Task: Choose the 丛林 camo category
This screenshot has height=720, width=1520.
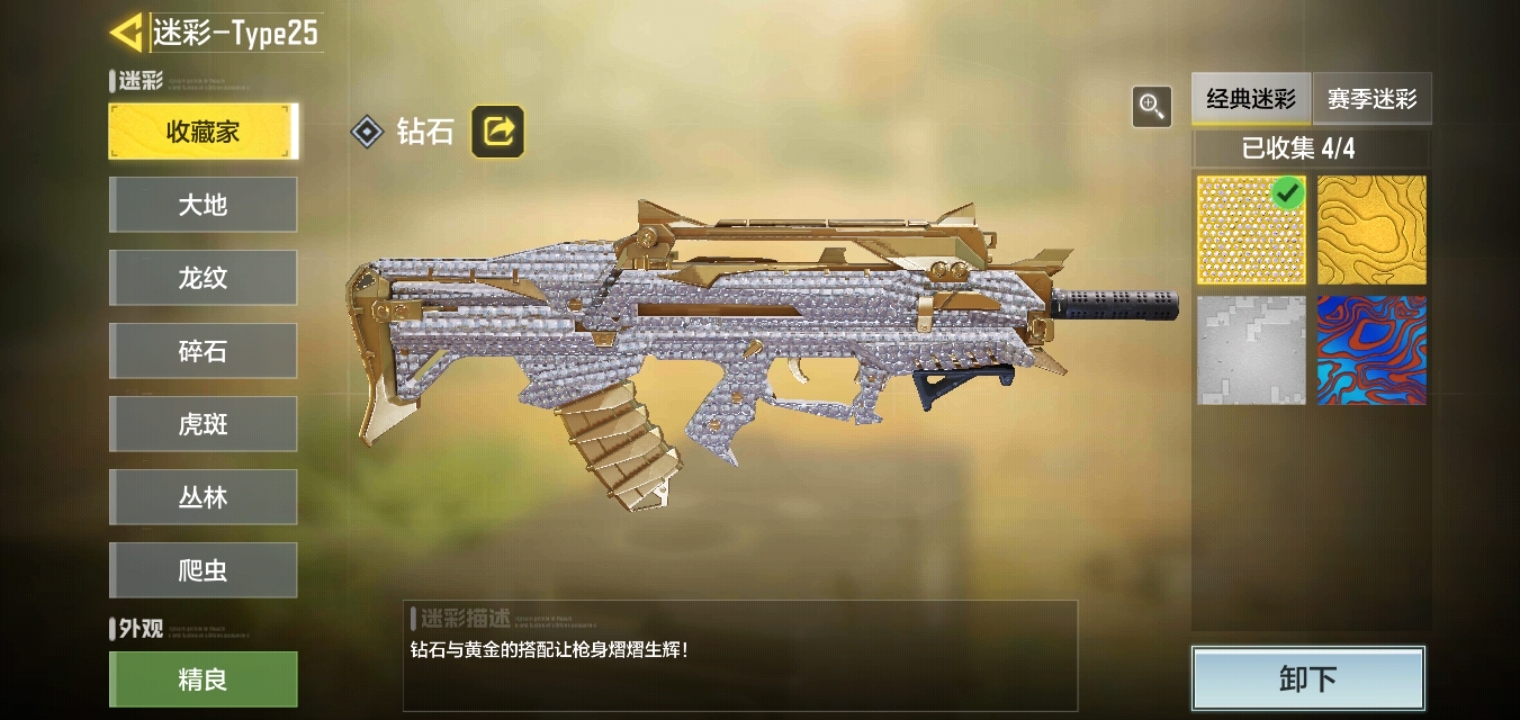Action: tap(203, 497)
